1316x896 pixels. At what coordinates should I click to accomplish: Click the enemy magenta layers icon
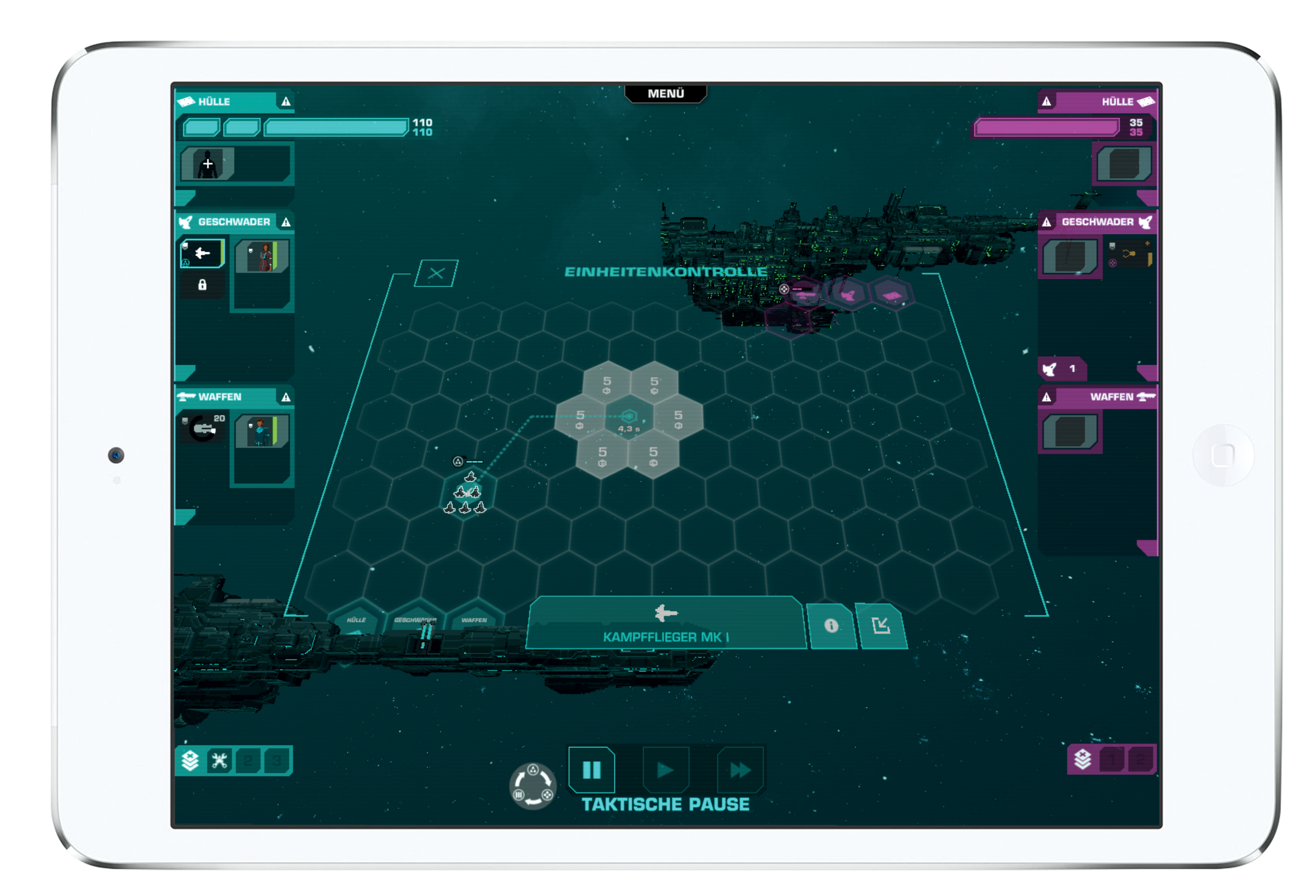pyautogui.click(x=1082, y=759)
